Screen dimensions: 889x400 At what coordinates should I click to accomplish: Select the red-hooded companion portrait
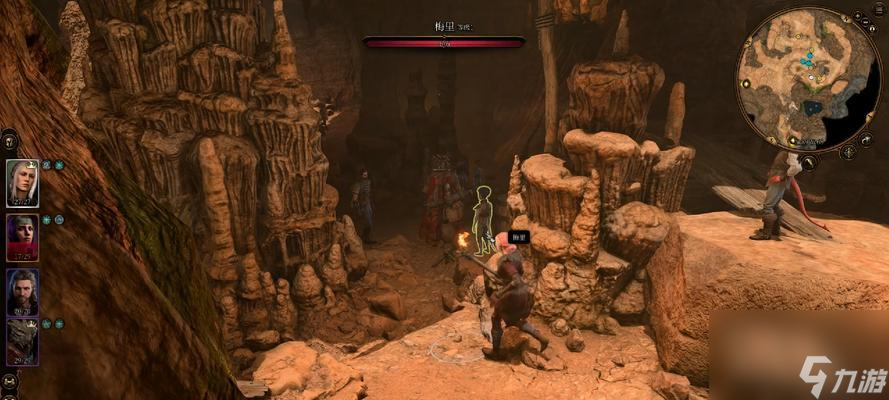22,237
